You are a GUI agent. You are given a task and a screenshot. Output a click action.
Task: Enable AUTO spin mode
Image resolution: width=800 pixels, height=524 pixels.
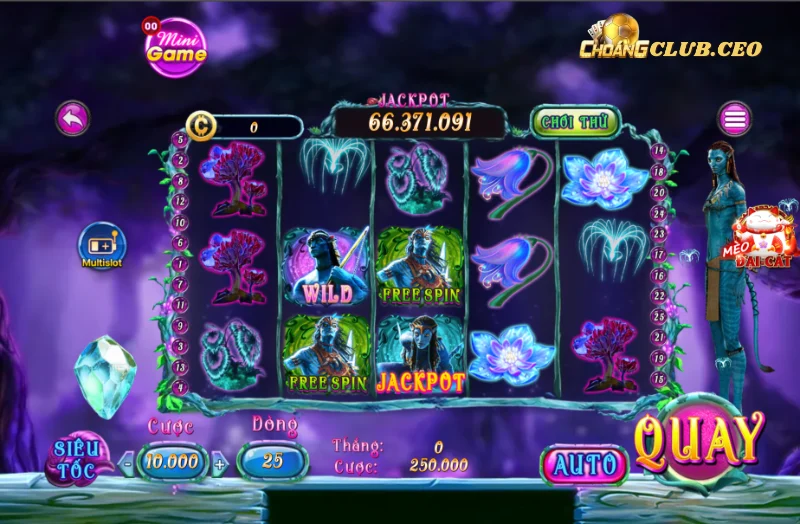585,464
